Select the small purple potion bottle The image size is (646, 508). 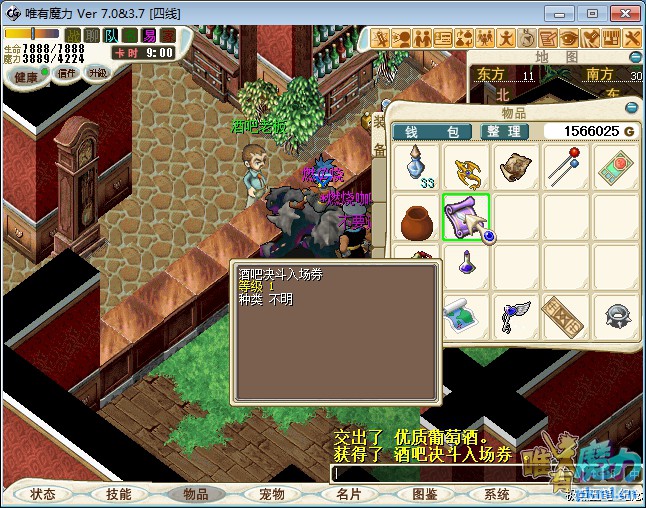pyautogui.click(x=467, y=265)
